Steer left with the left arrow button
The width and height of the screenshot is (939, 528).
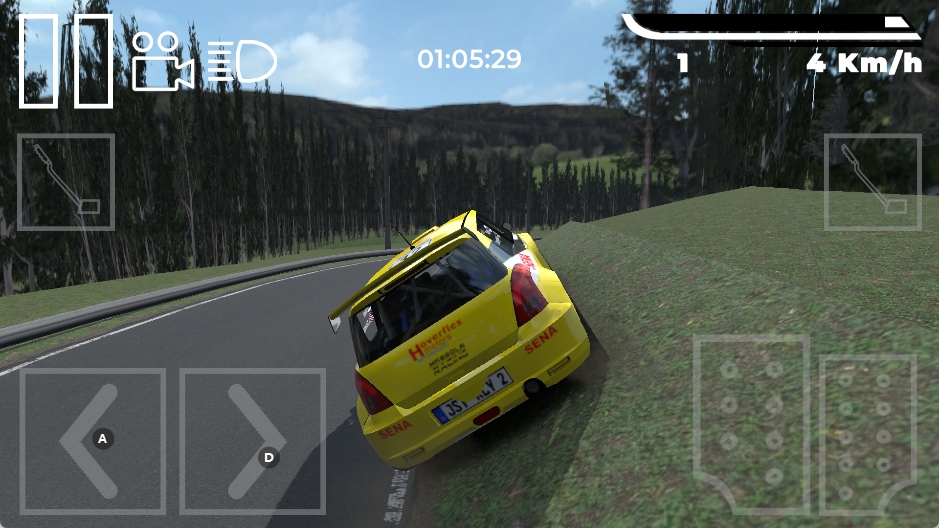click(93, 440)
